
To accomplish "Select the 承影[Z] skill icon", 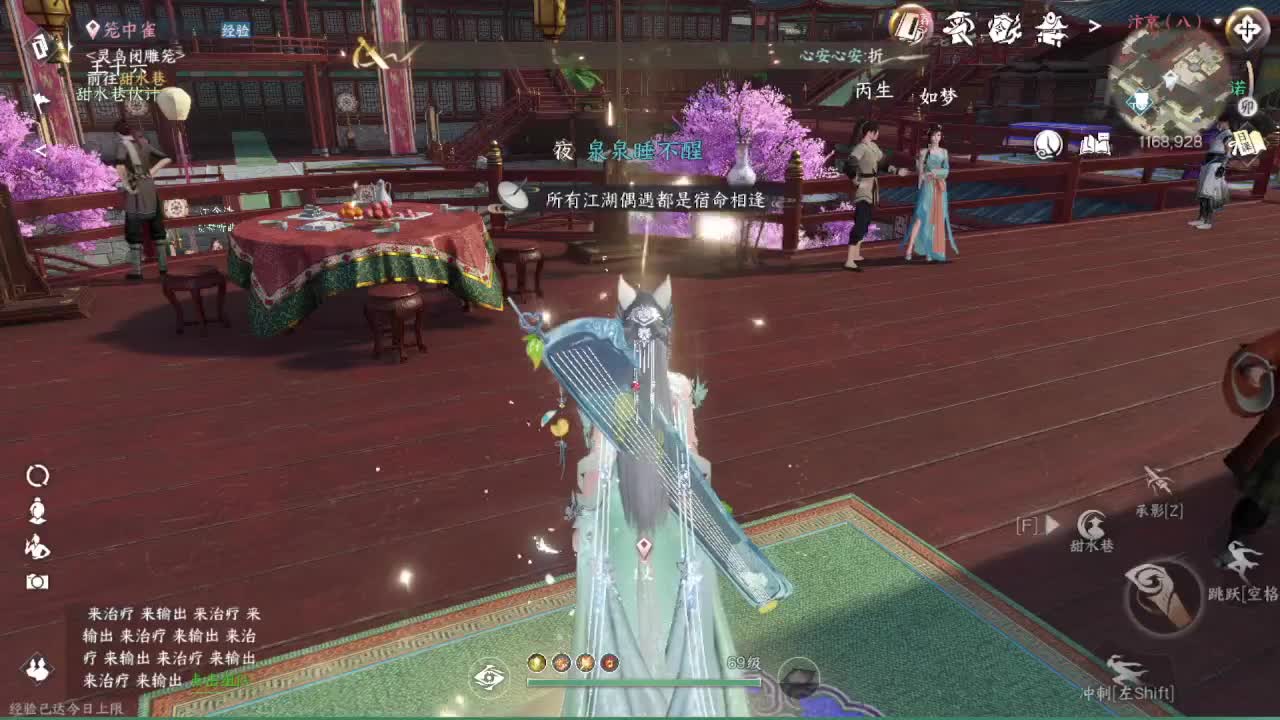I will [1156, 480].
